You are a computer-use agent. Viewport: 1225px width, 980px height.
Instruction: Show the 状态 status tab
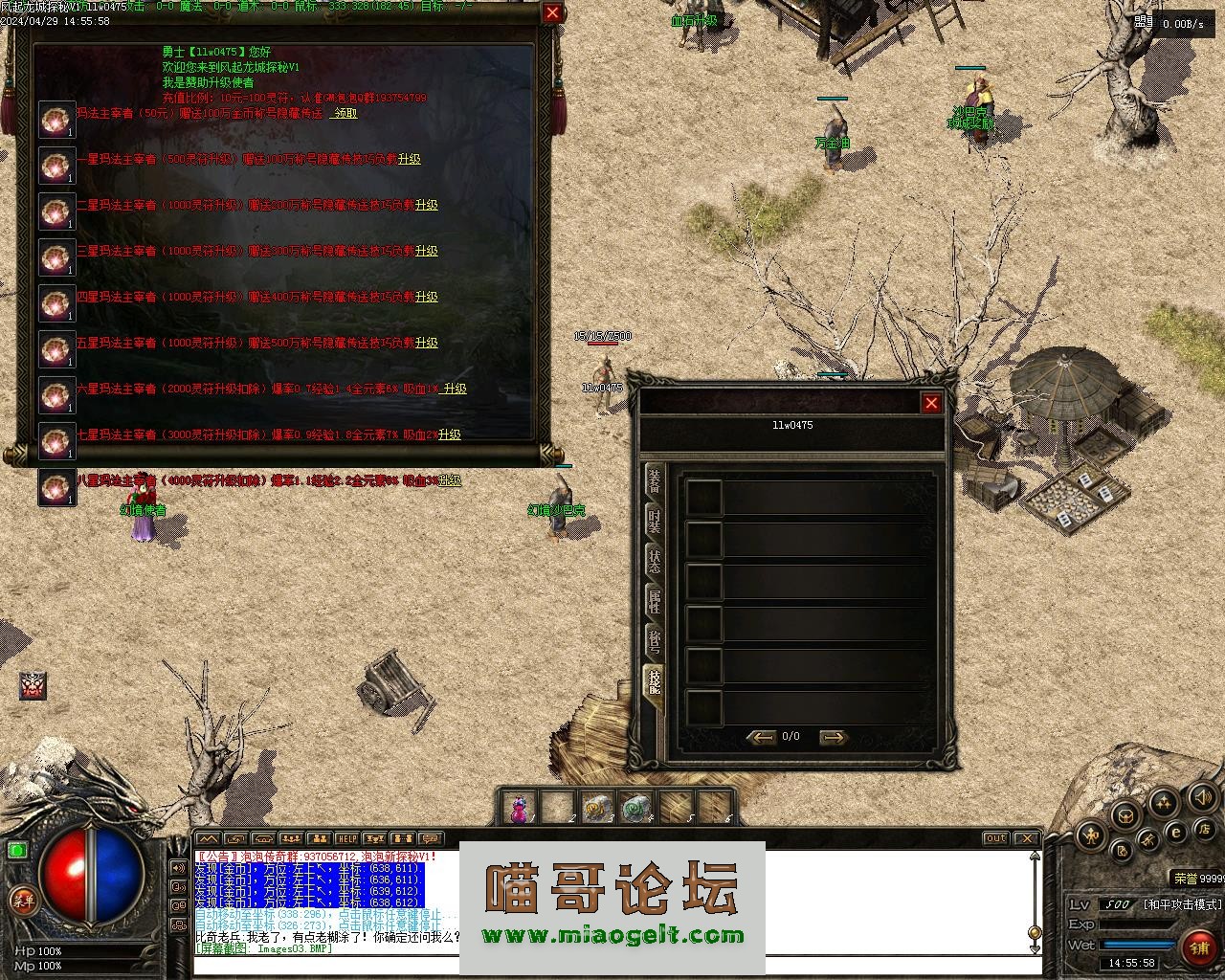(x=655, y=562)
